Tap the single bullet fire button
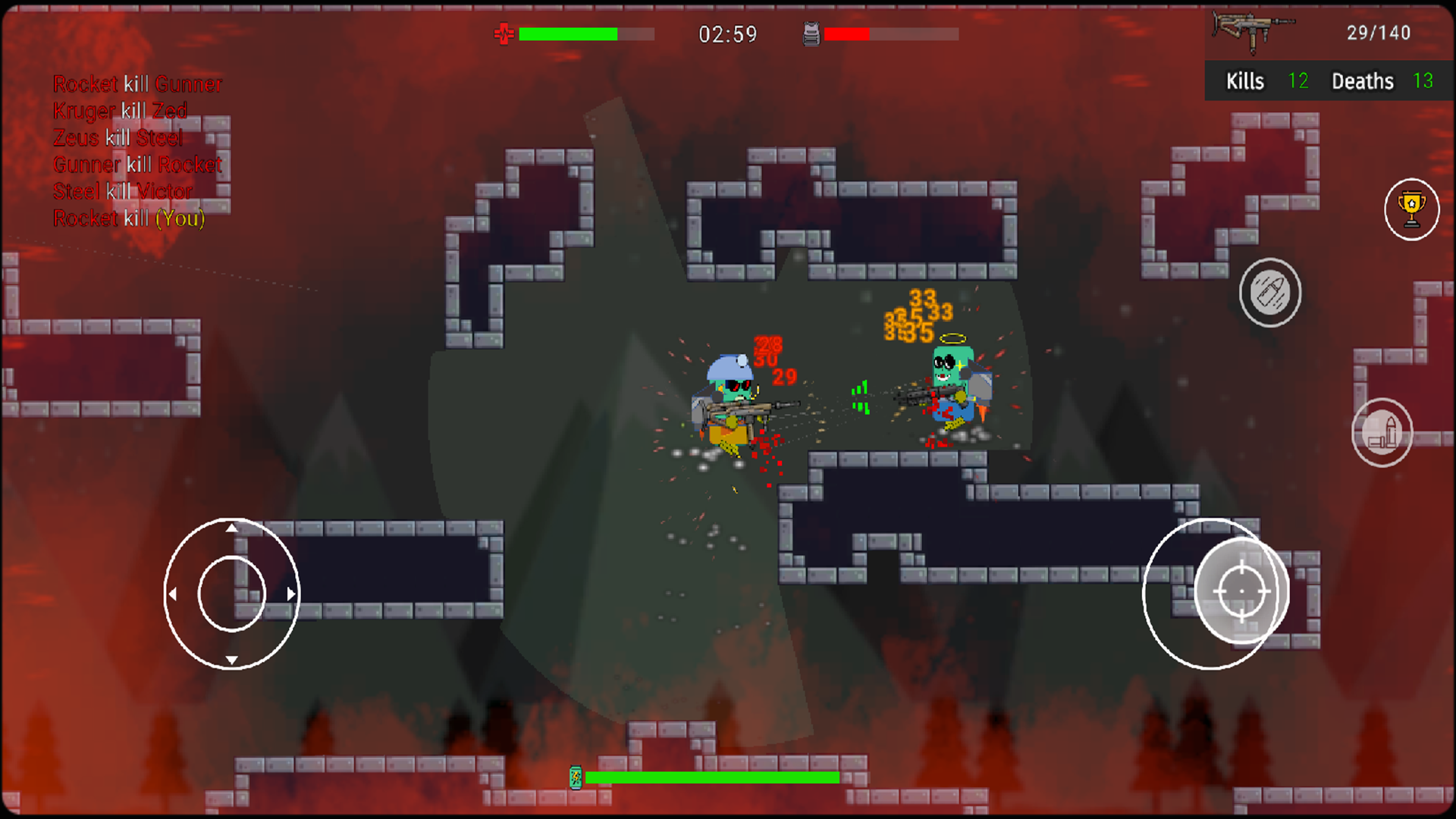Viewport: 1456px width, 819px height. coord(1270,293)
